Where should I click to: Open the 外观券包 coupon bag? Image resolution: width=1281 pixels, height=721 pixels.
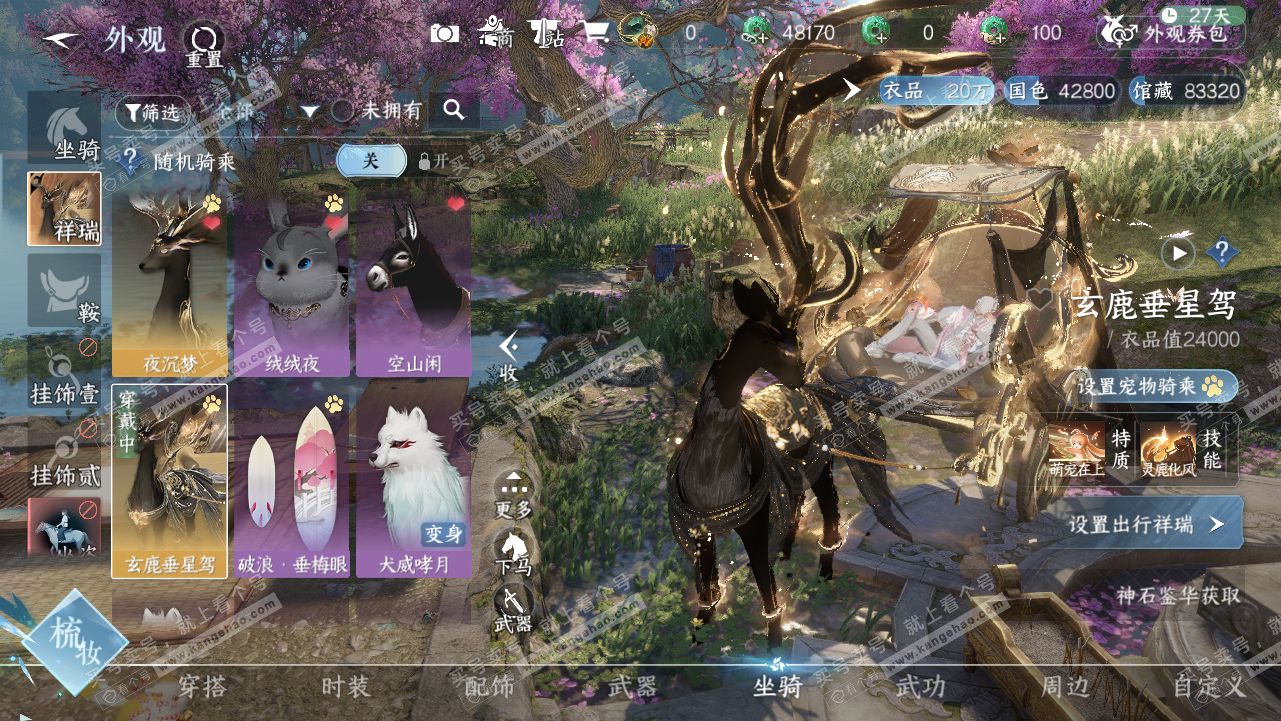click(1173, 33)
